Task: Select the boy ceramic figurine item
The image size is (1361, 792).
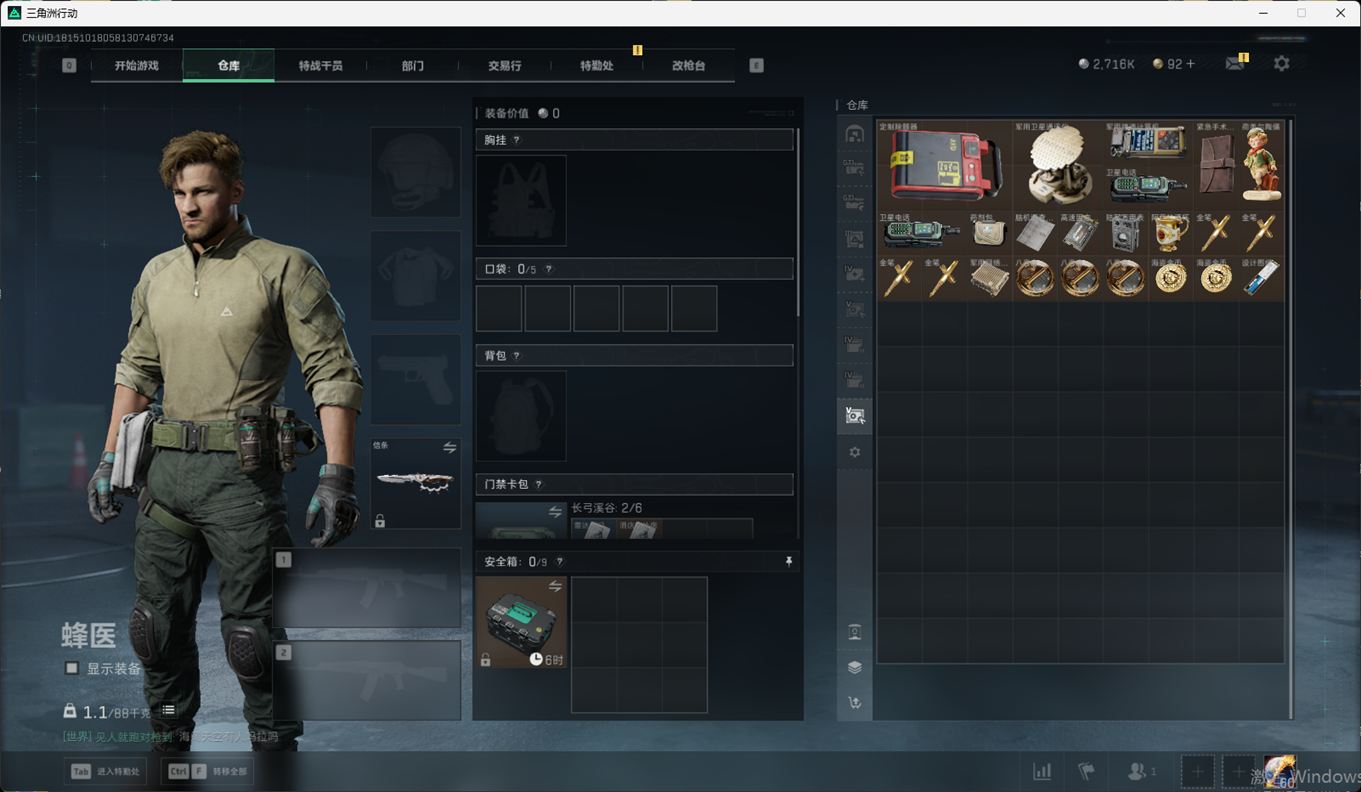Action: tap(1261, 165)
